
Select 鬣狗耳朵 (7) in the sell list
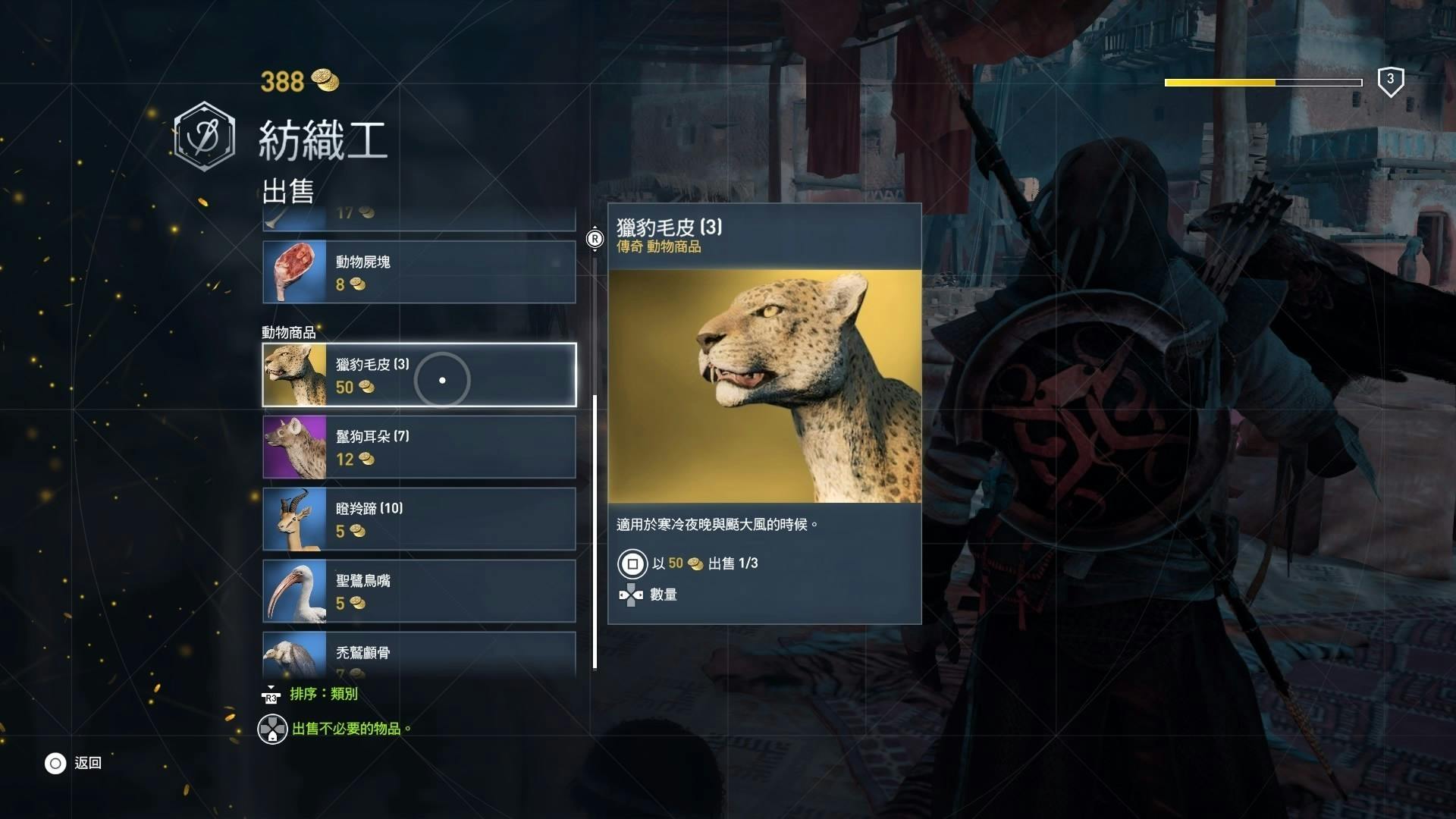(419, 447)
